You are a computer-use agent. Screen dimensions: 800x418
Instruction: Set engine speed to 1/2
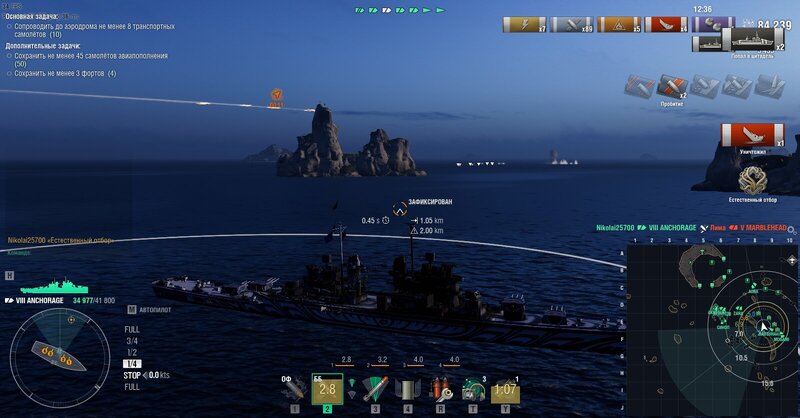132,352
